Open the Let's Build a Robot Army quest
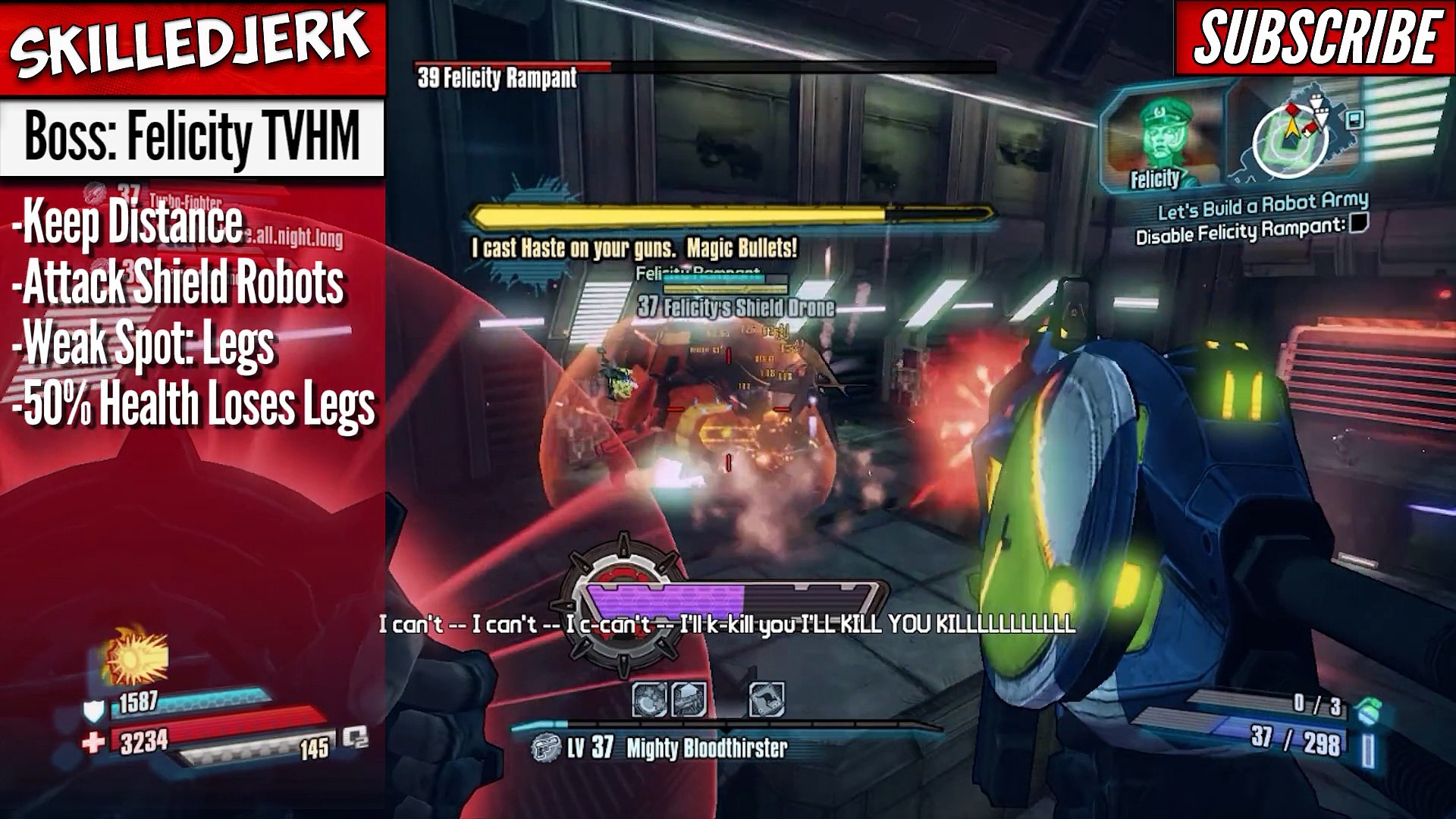 pyautogui.click(x=1263, y=205)
